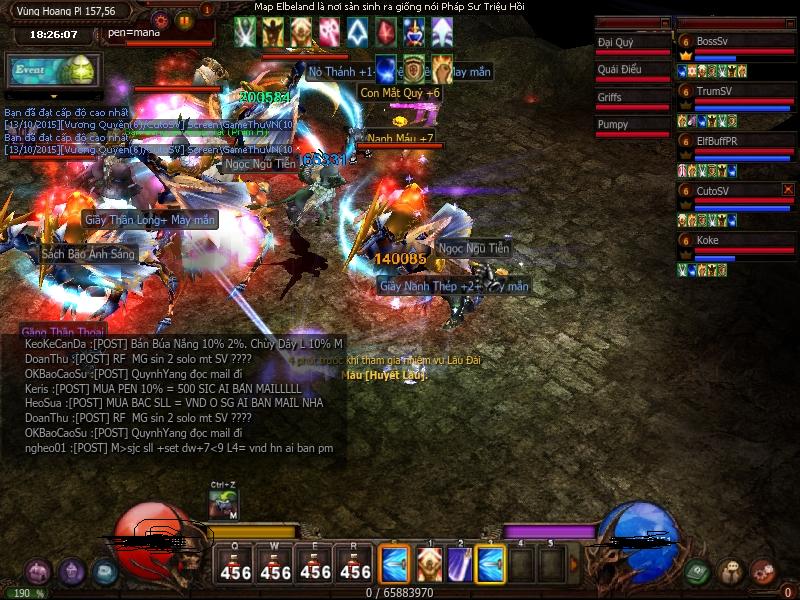Use the potion in the Q slot

(x=235, y=565)
